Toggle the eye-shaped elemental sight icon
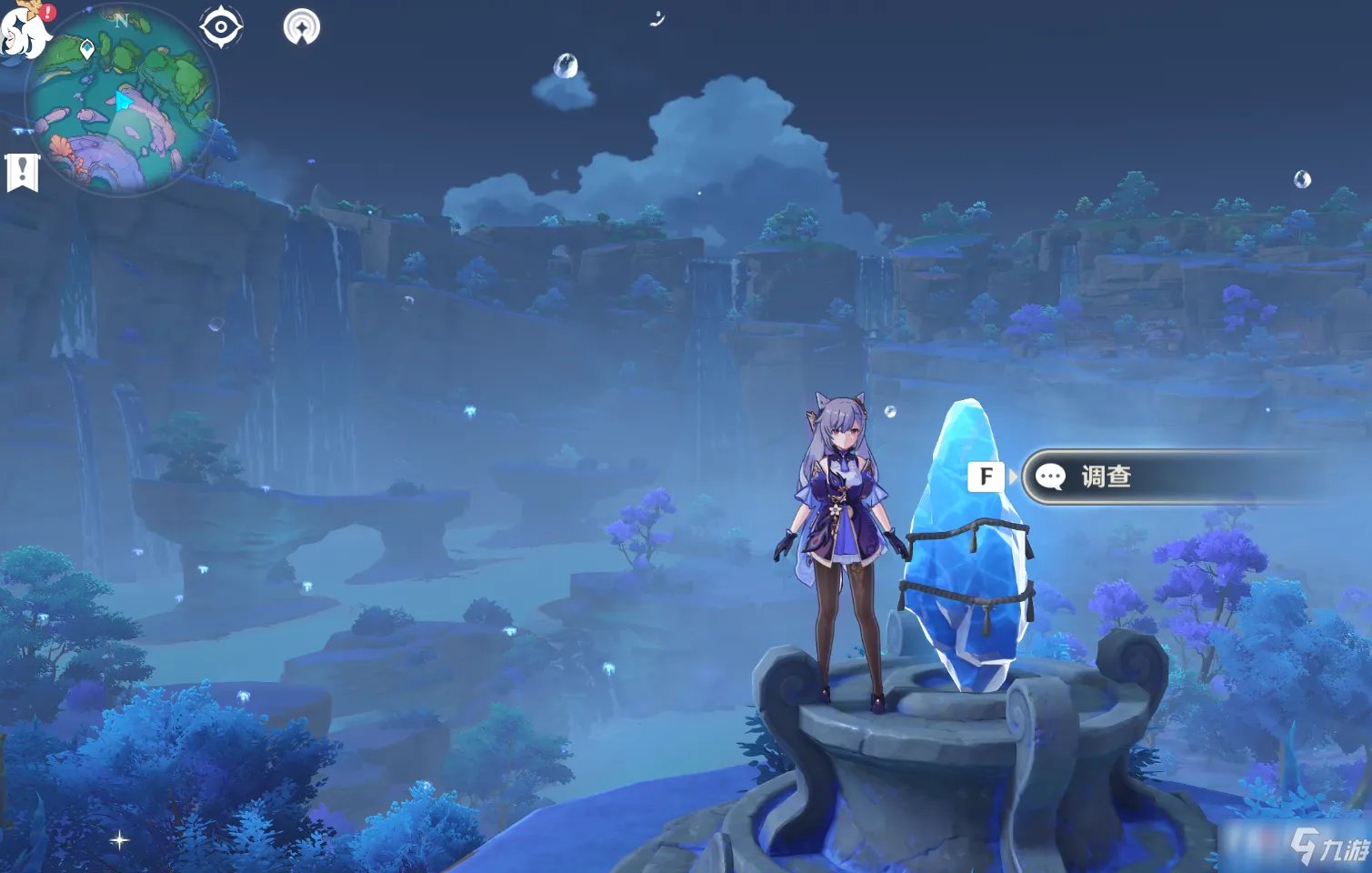 point(221,27)
